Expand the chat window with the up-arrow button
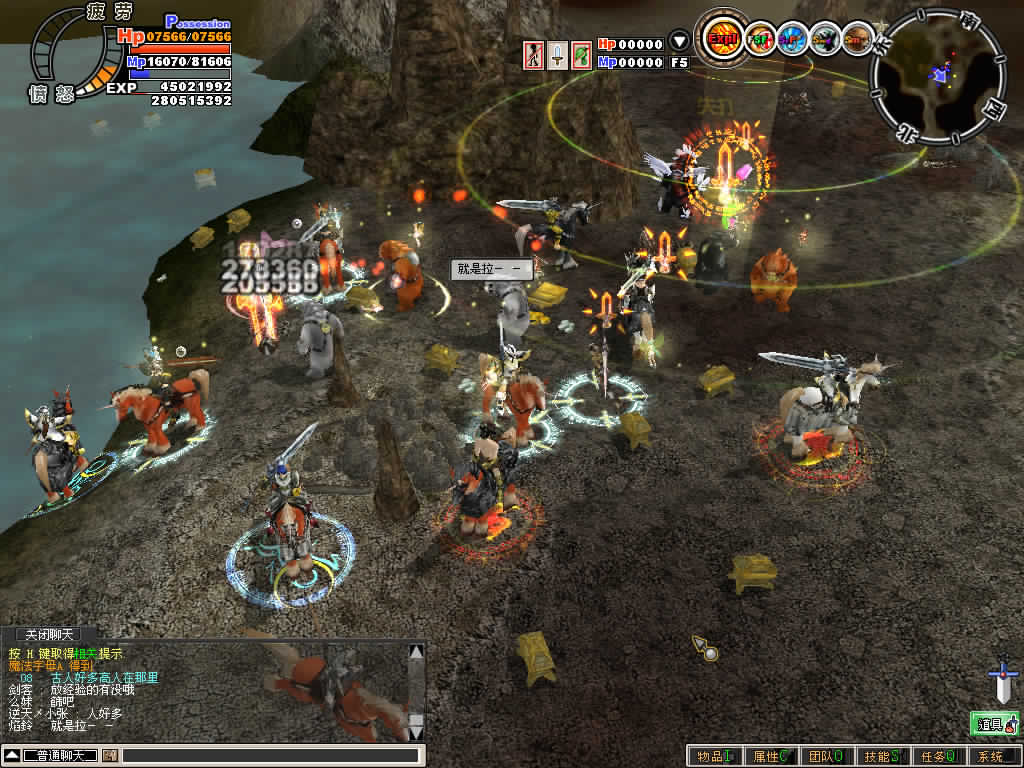This screenshot has width=1024, height=768. (12, 755)
